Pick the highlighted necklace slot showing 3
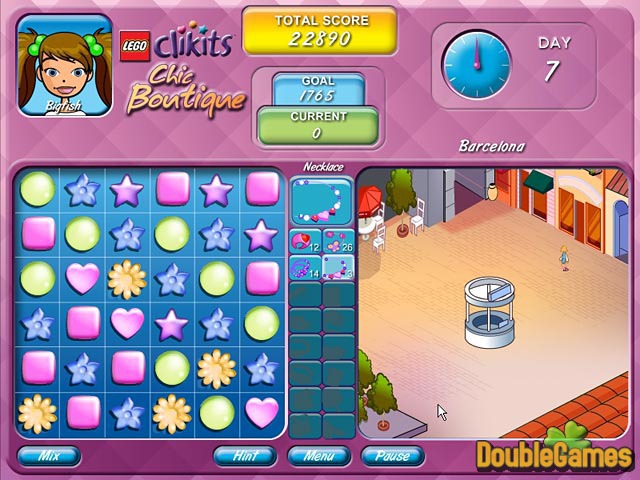This screenshot has width=640, height=480. tap(338, 267)
